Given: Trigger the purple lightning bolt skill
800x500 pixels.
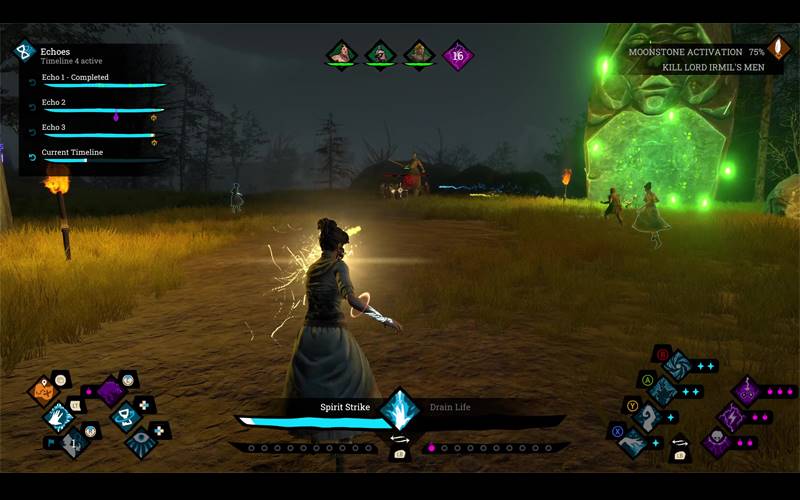Looking at the screenshot, I should point(730,416).
